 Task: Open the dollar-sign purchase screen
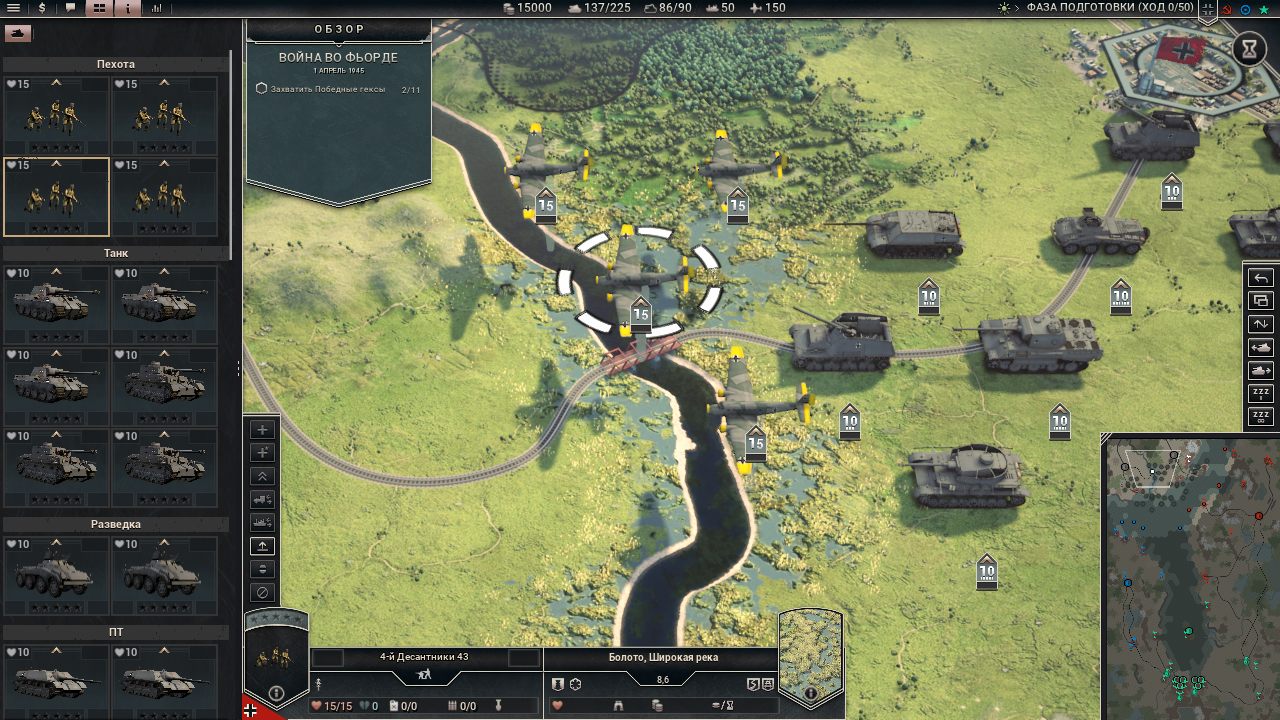click(42, 8)
